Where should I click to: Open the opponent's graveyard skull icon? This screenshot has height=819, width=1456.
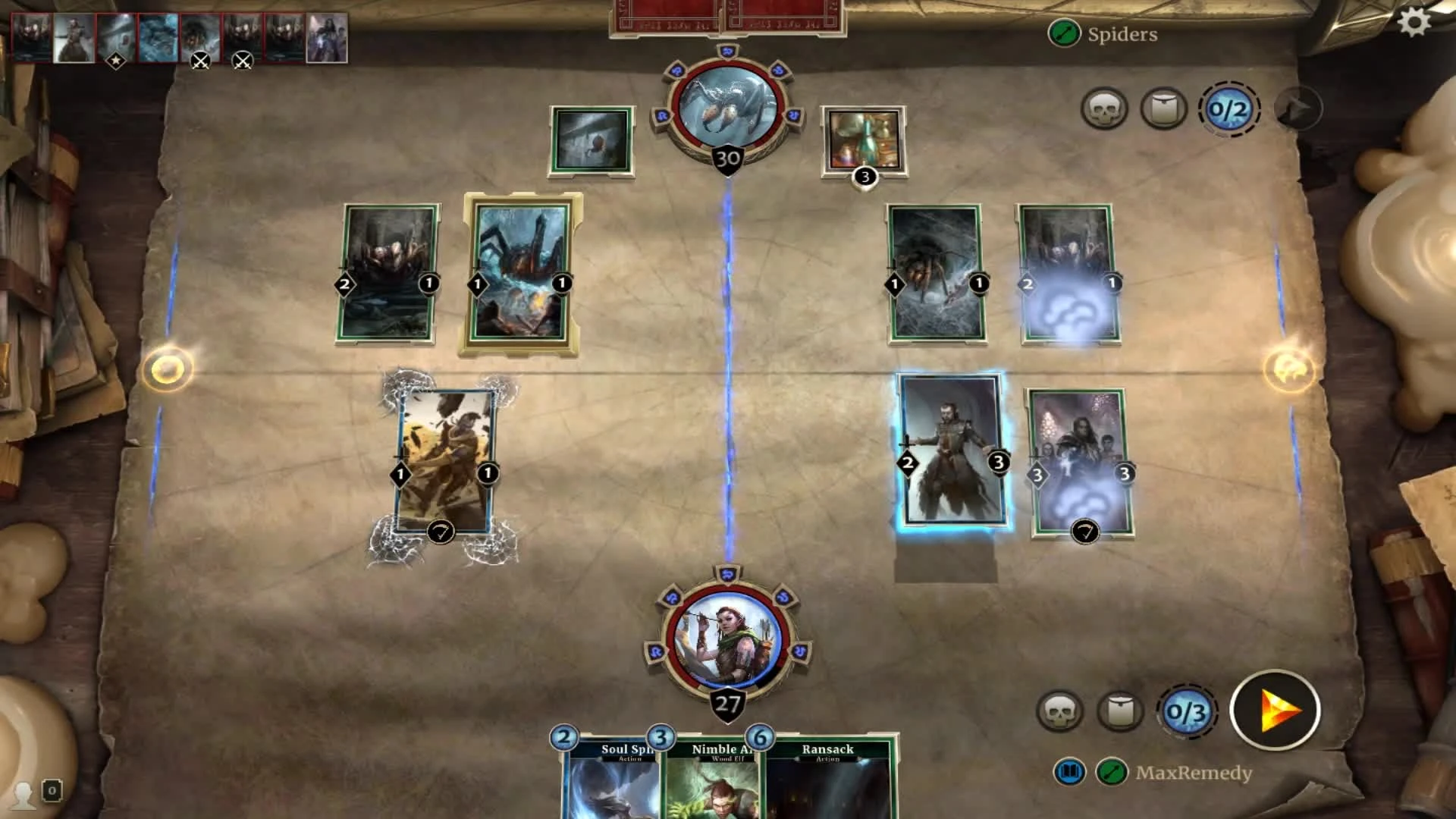click(1103, 108)
